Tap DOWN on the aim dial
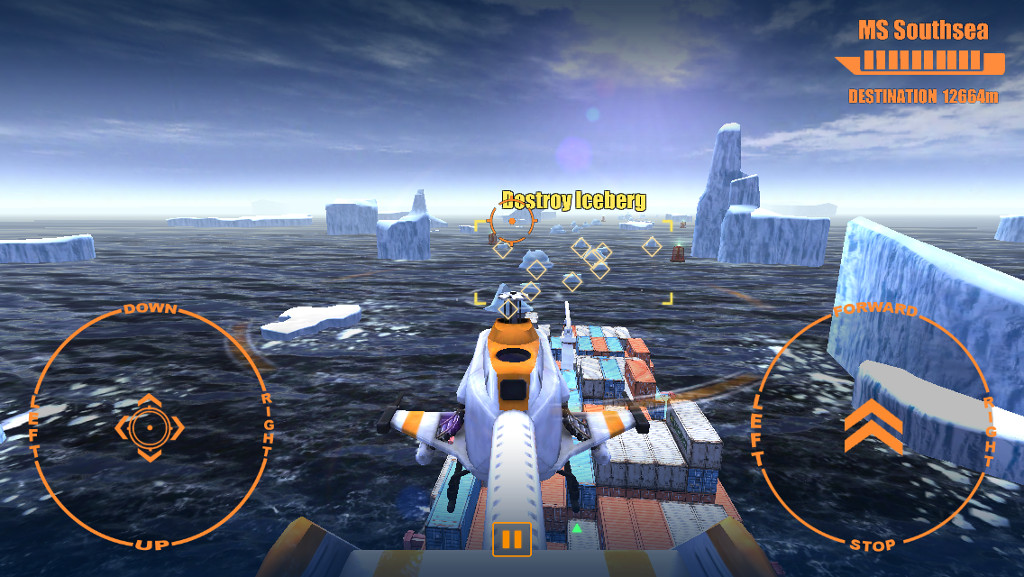Image resolution: width=1024 pixels, height=577 pixels. 150,310
